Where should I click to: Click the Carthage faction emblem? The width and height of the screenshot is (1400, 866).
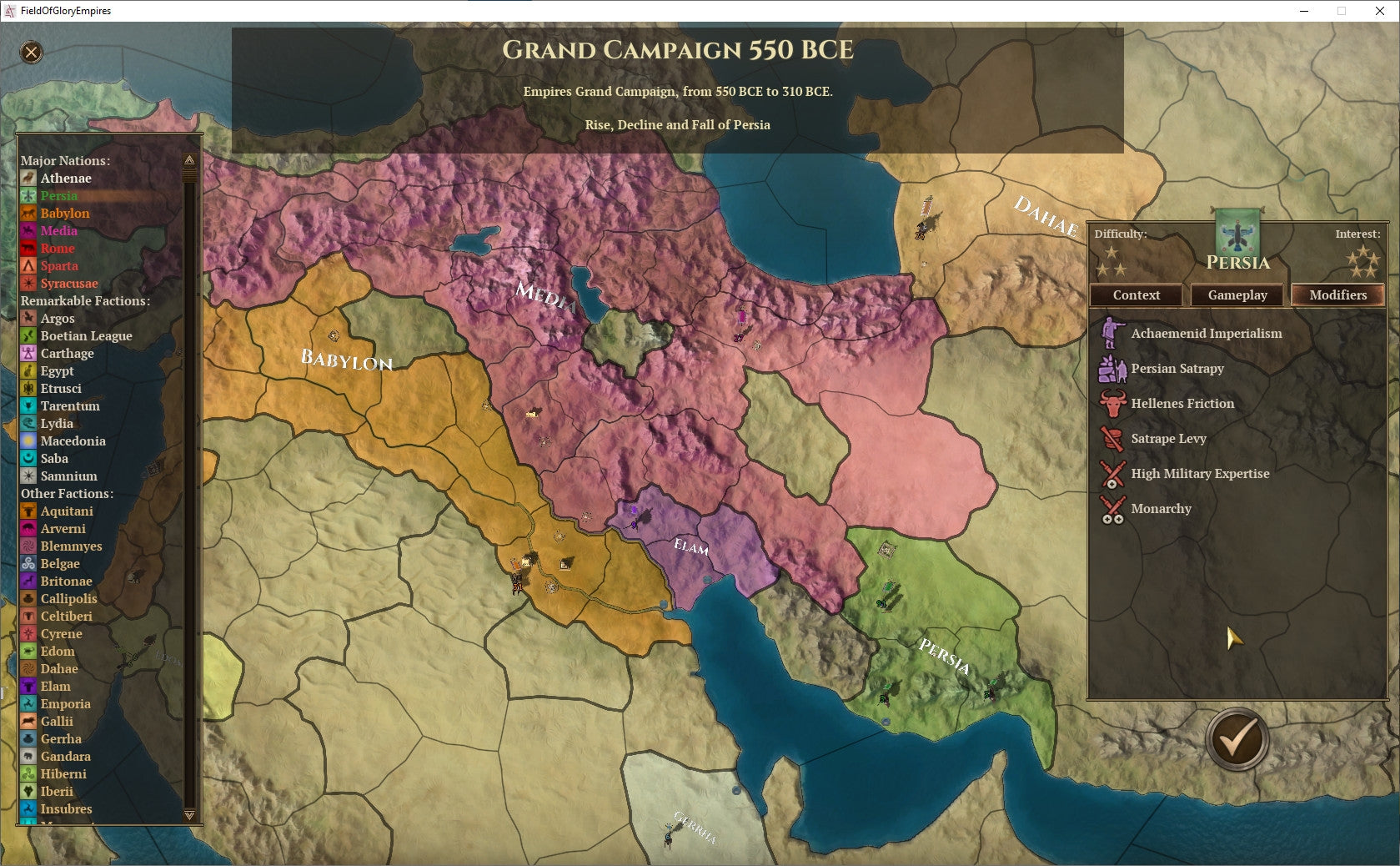coord(28,354)
